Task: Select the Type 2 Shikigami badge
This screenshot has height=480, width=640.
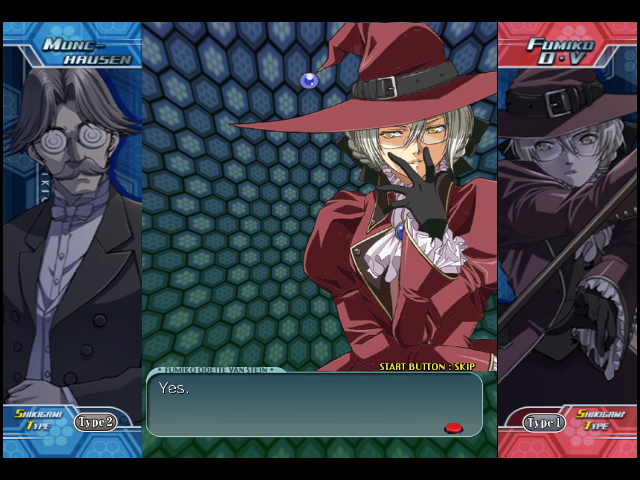Action: pyautogui.click(x=94, y=422)
